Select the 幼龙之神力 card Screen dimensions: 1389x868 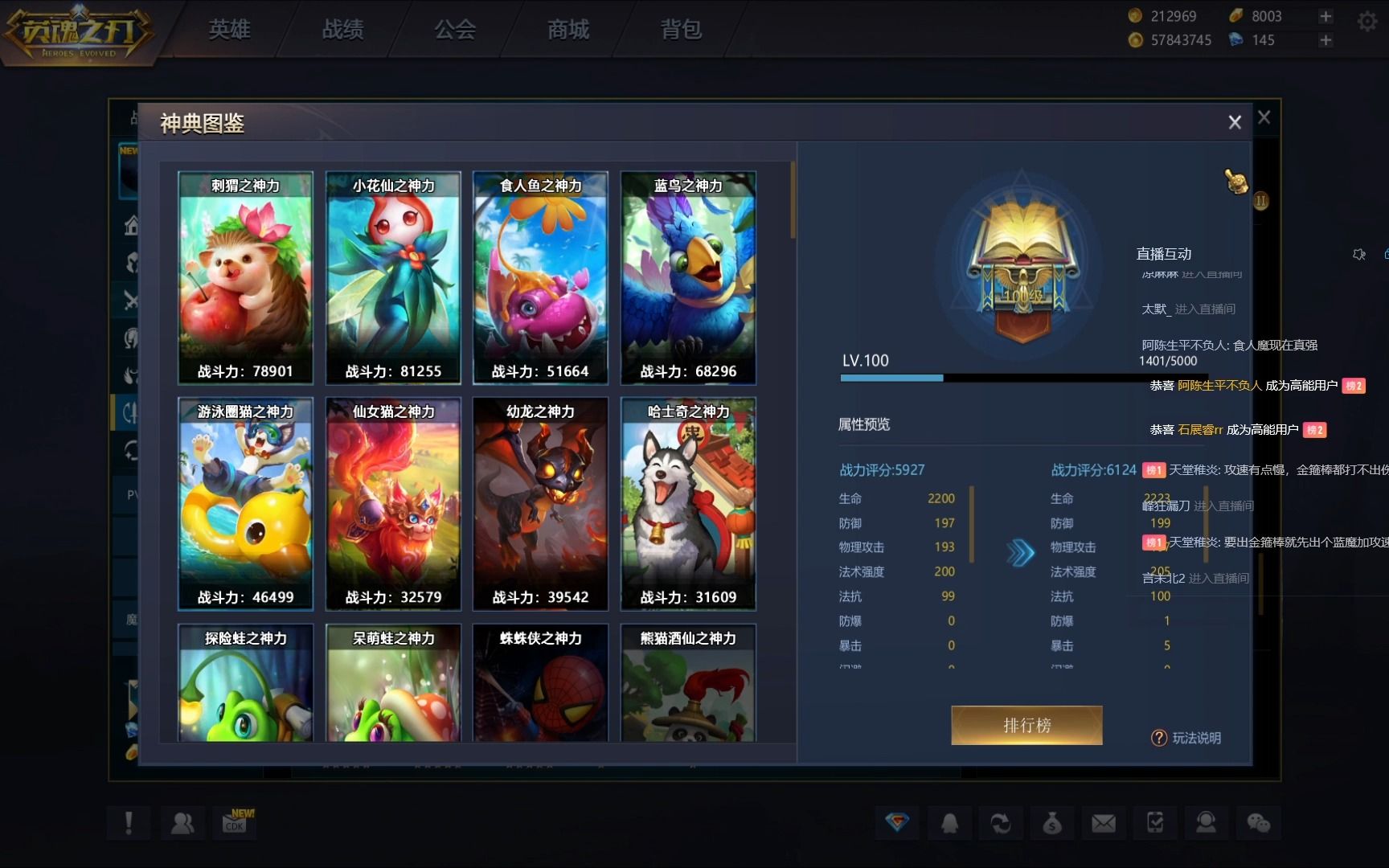click(540, 504)
